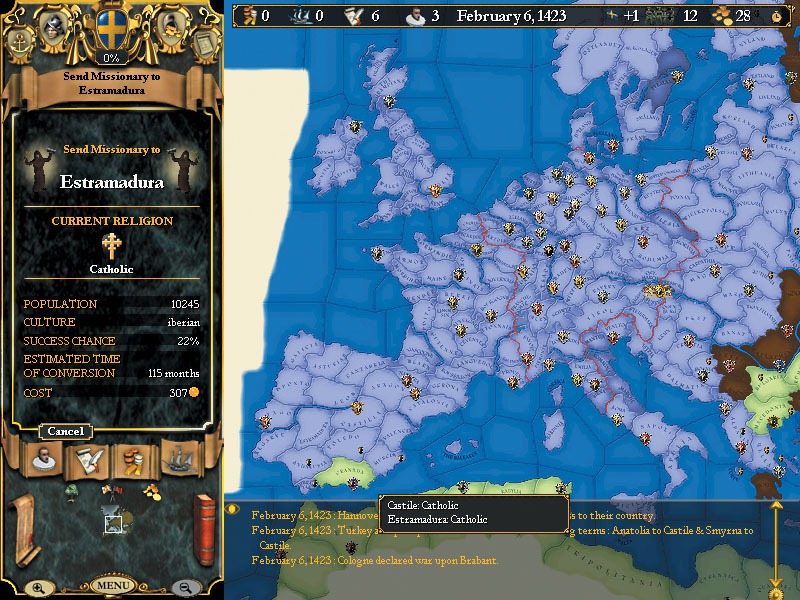Switch to the flags map mode
This screenshot has height=600, width=800.
click(x=110, y=490)
